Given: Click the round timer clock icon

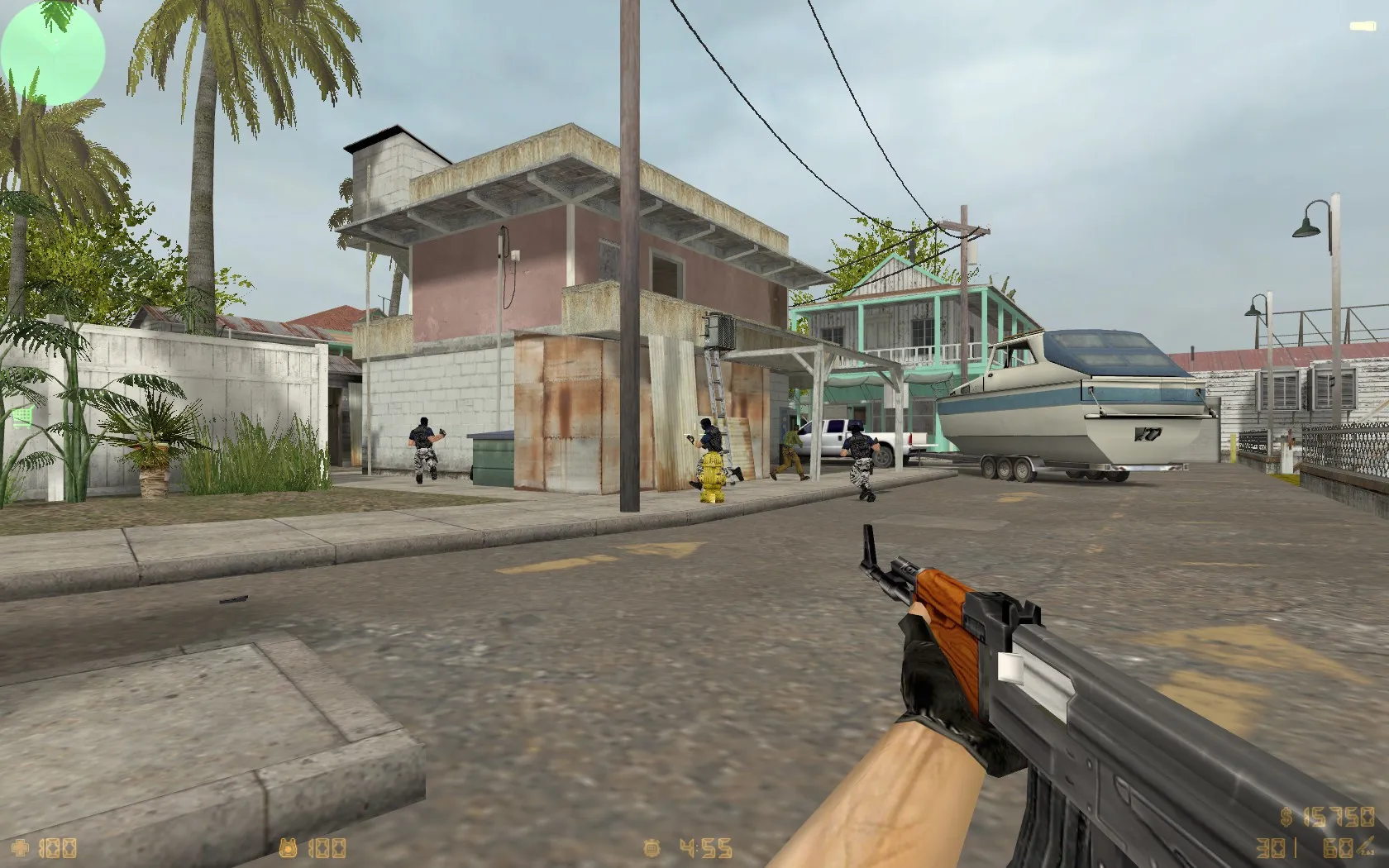Looking at the screenshot, I should (x=652, y=848).
